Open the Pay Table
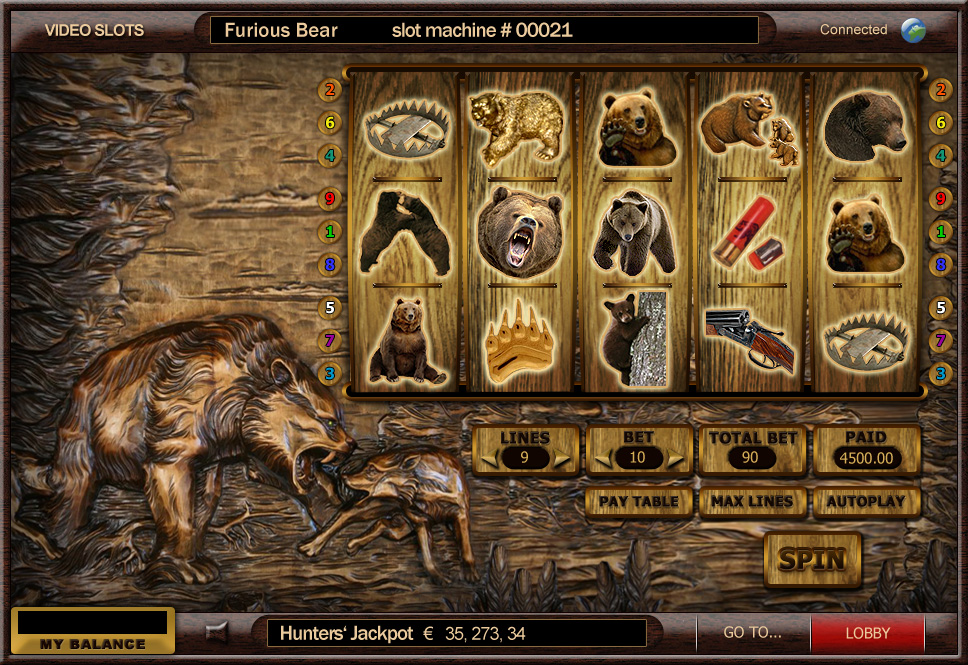Screen dimensions: 968x665 639,501
